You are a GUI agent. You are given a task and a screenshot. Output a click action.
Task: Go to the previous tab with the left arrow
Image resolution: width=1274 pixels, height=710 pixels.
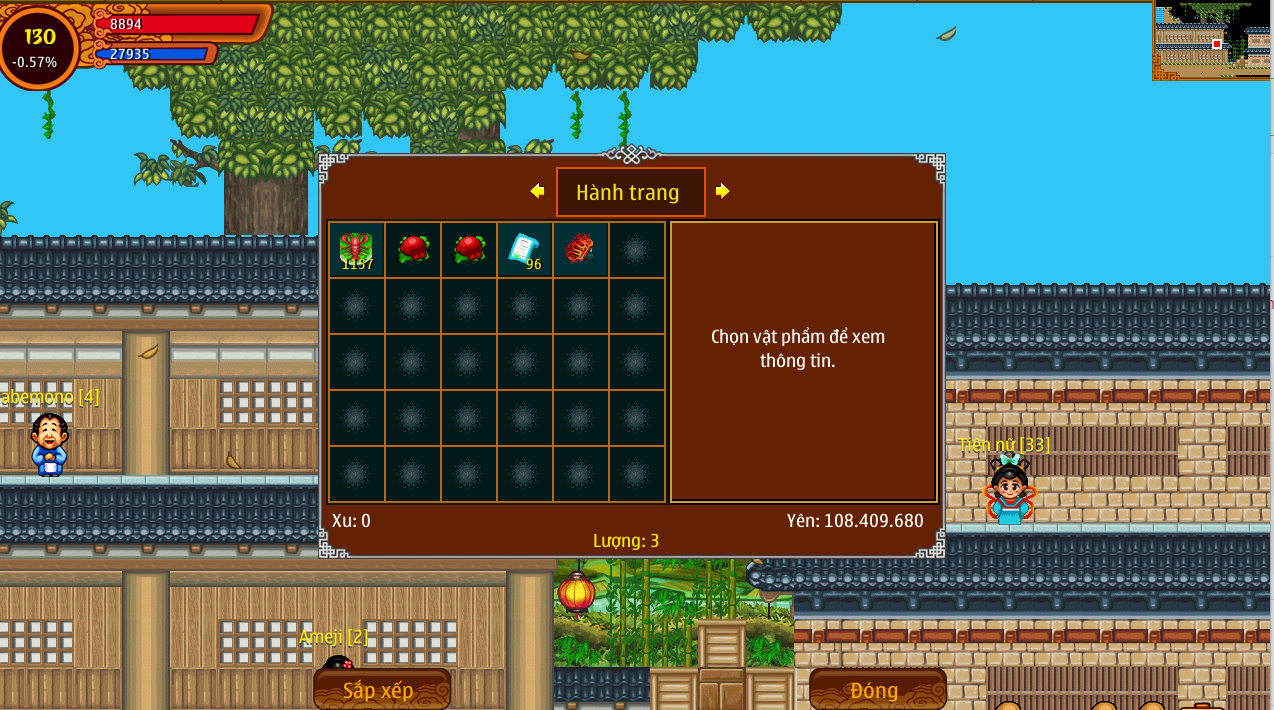538,191
